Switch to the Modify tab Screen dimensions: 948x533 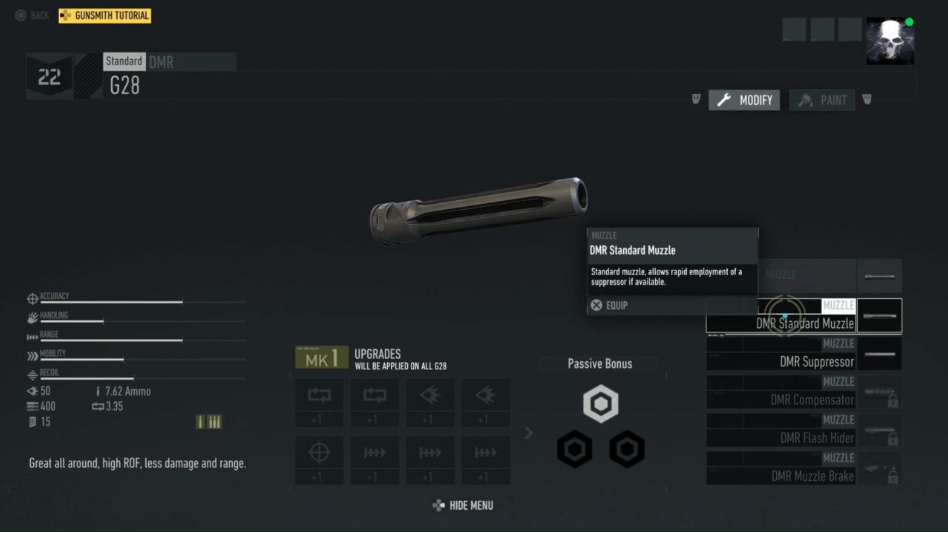click(x=745, y=100)
